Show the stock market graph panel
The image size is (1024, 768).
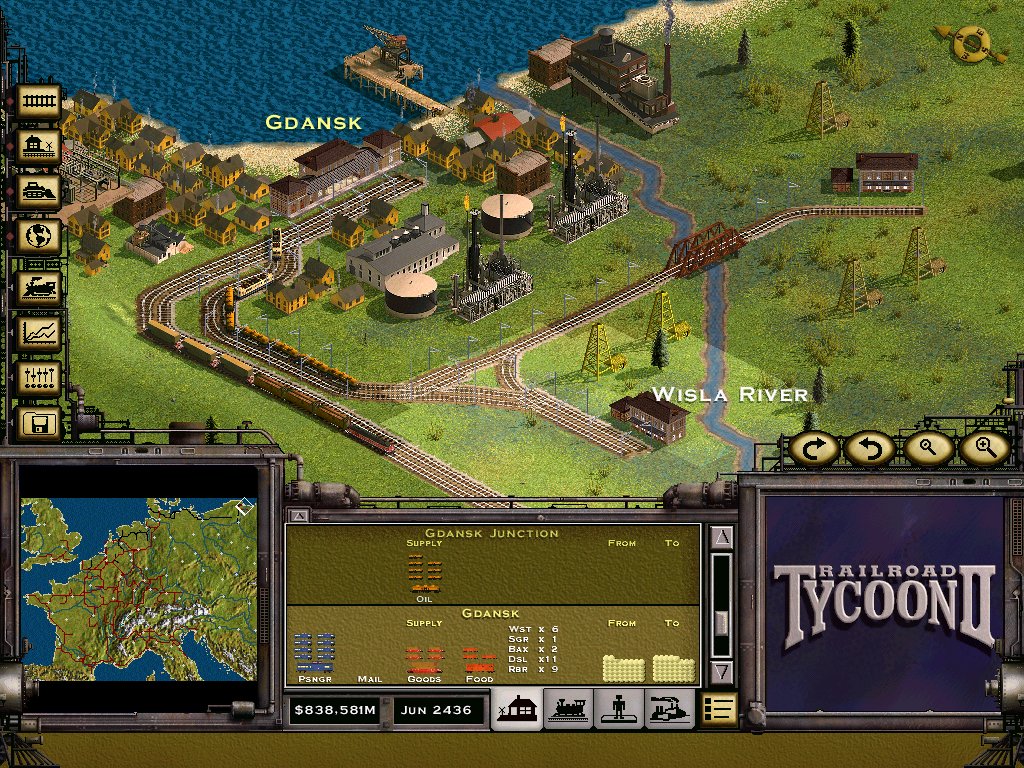40,331
